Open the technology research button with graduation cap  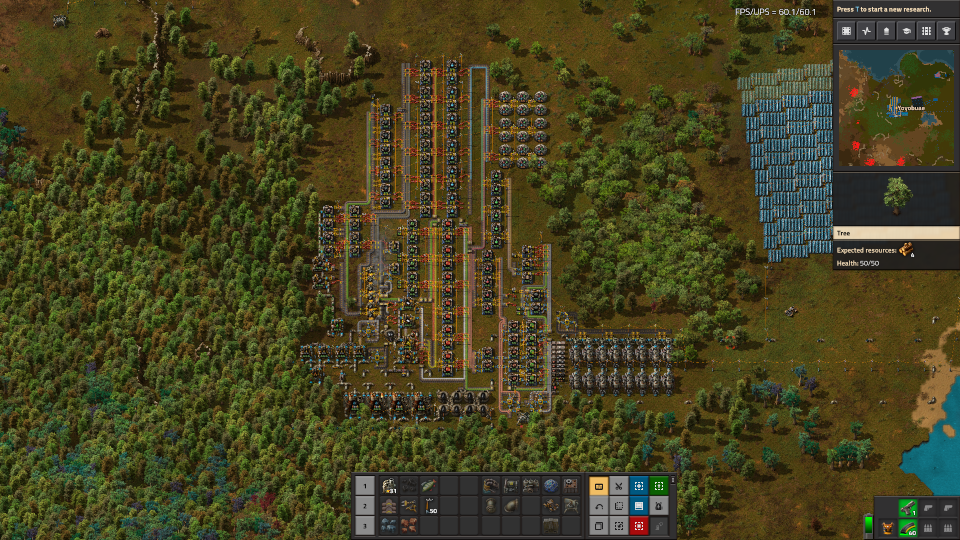point(906,31)
